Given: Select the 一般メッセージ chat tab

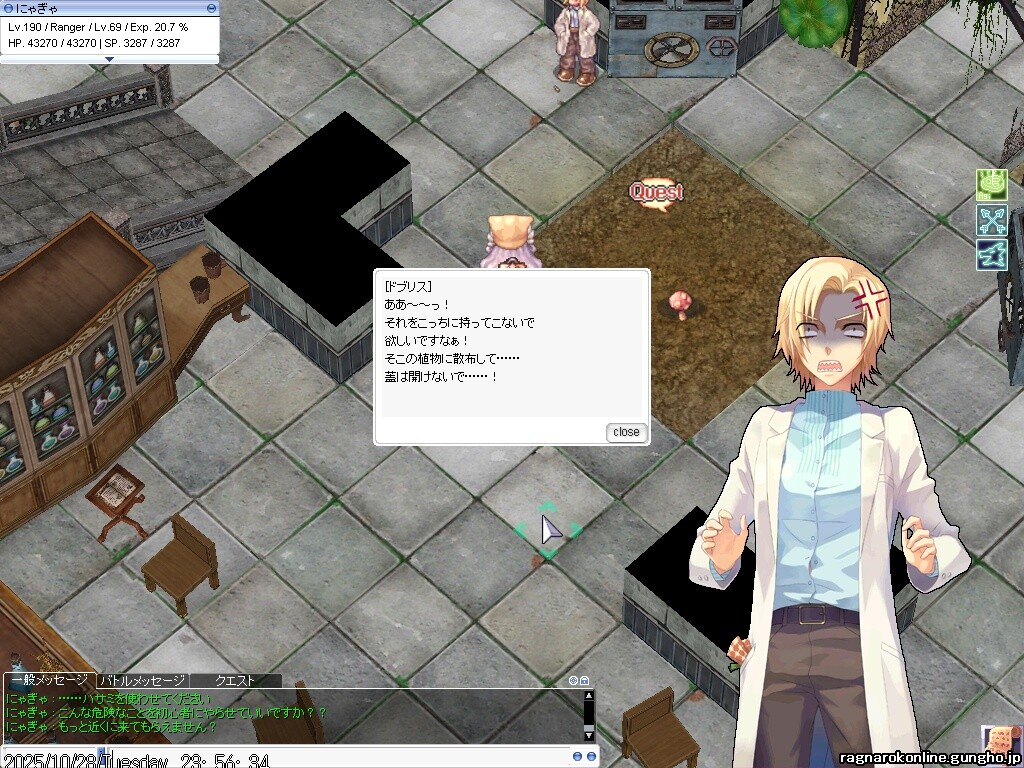Looking at the screenshot, I should pos(50,681).
